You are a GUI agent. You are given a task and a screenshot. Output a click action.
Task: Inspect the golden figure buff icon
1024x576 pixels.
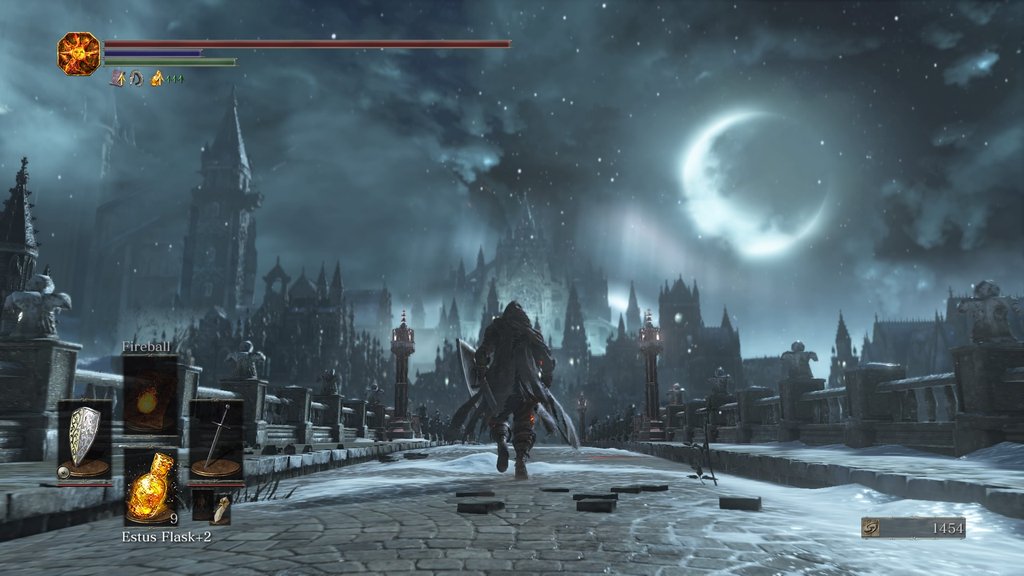(157, 78)
